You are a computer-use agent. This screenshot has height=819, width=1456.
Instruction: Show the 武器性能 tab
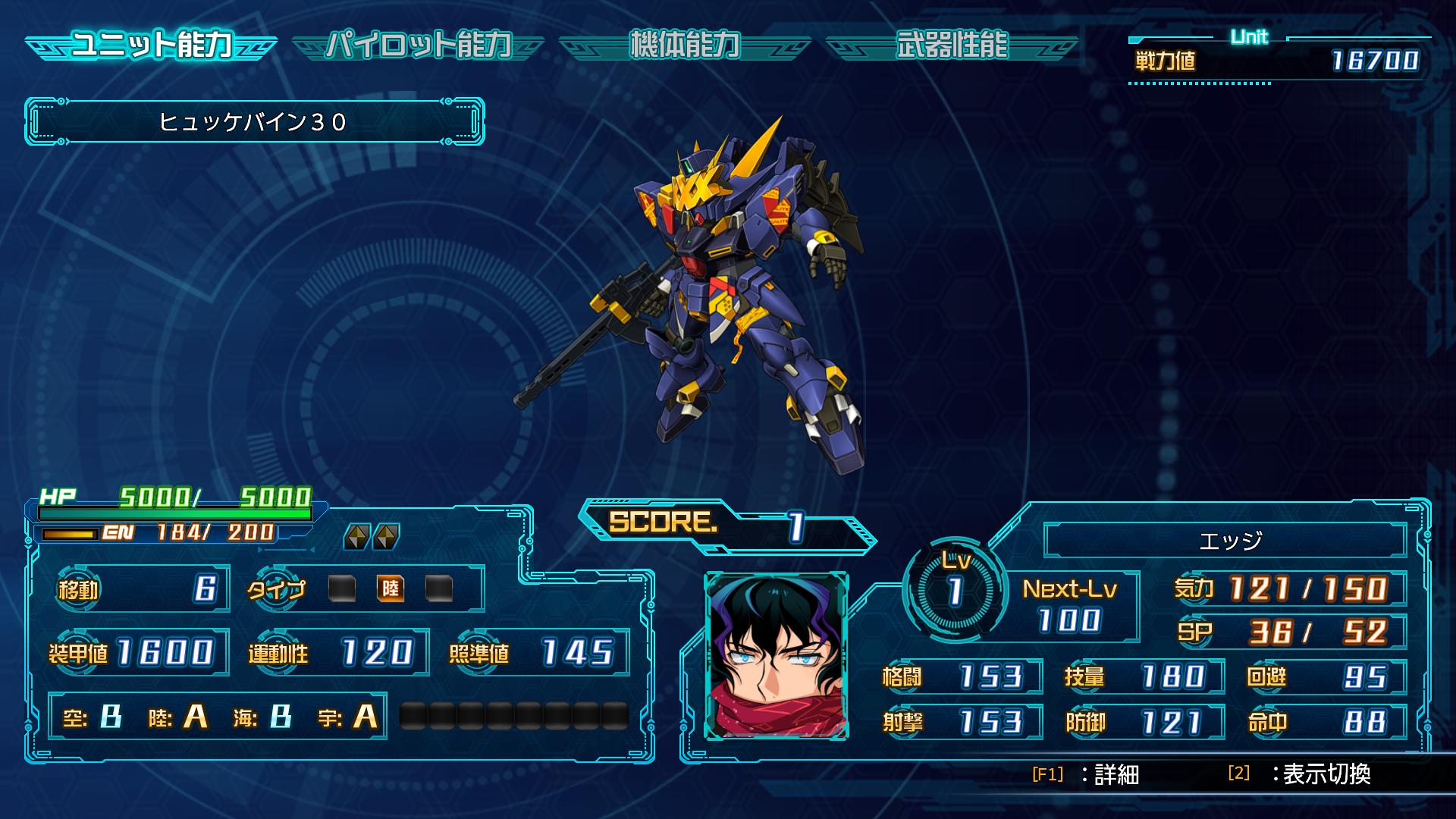click(x=952, y=45)
